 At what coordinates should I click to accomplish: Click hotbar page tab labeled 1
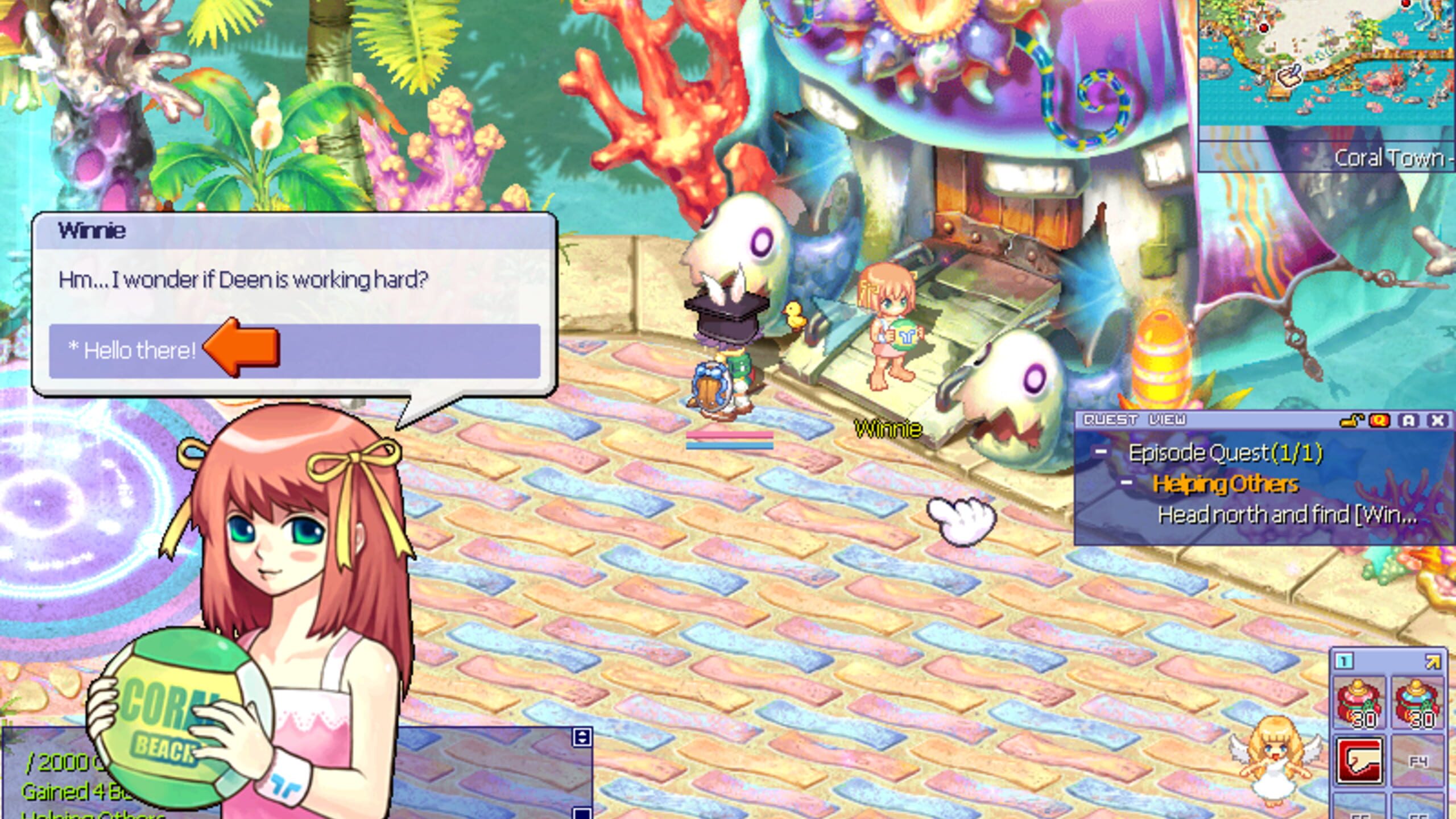click(1343, 661)
